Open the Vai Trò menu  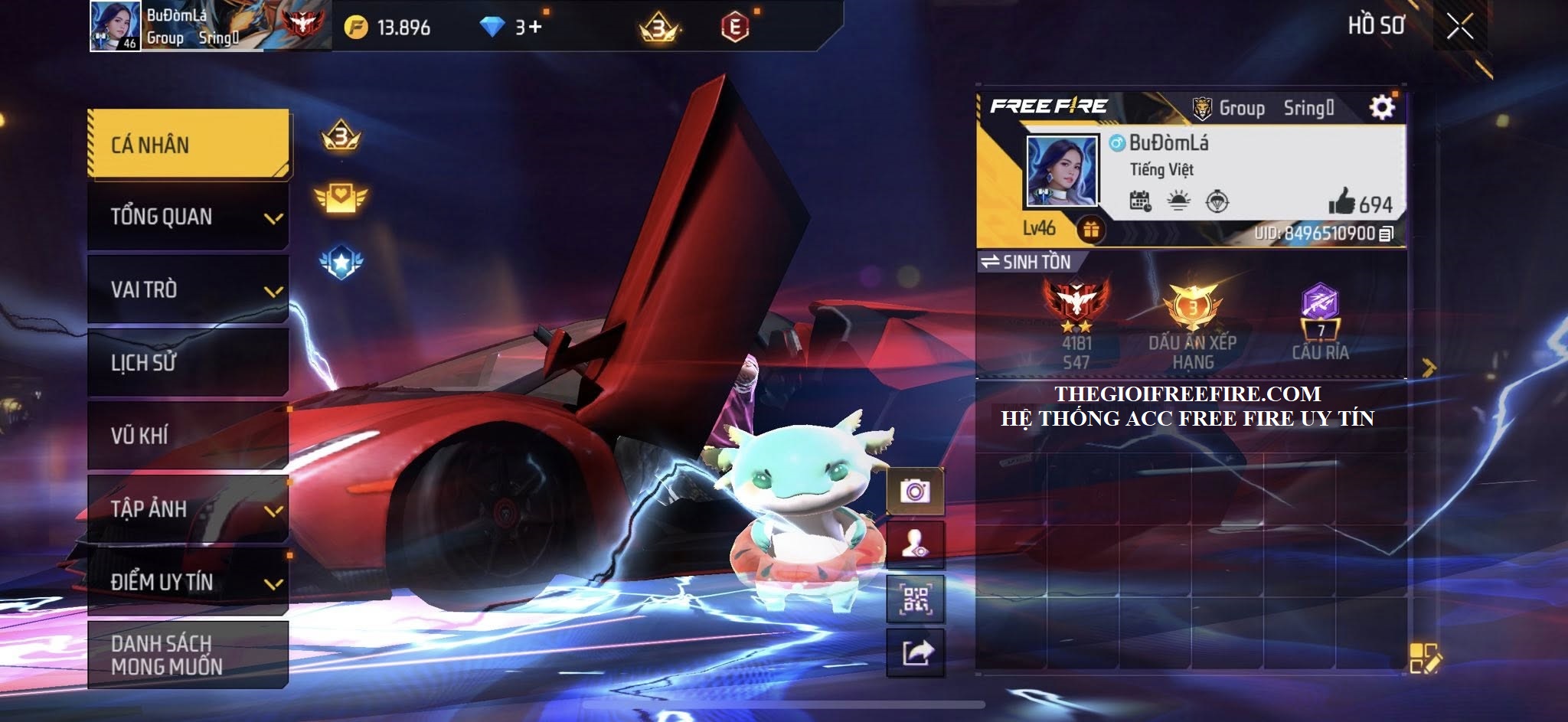coord(188,290)
